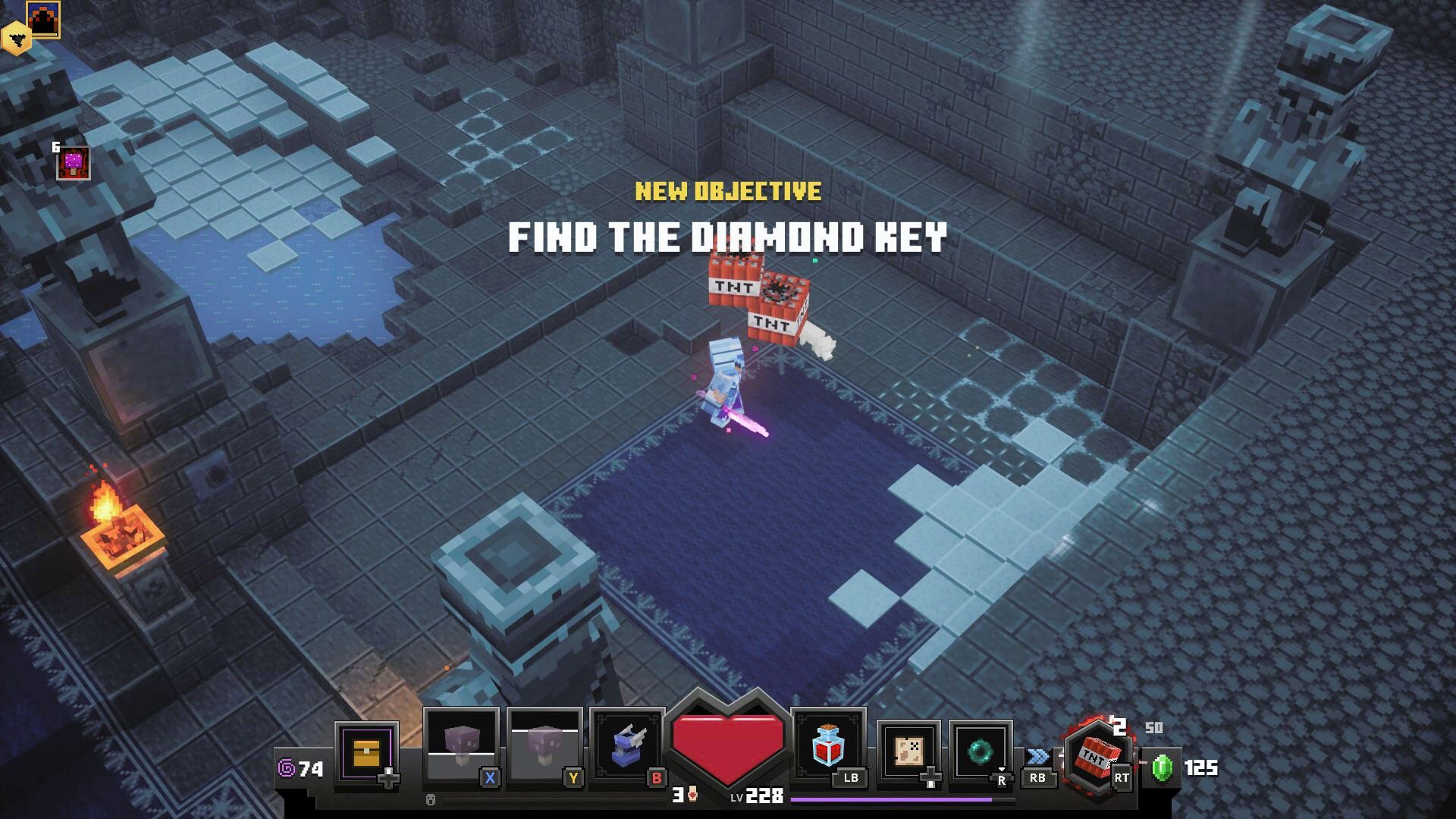Inspect the purple mushroom status effect icon

click(x=74, y=163)
